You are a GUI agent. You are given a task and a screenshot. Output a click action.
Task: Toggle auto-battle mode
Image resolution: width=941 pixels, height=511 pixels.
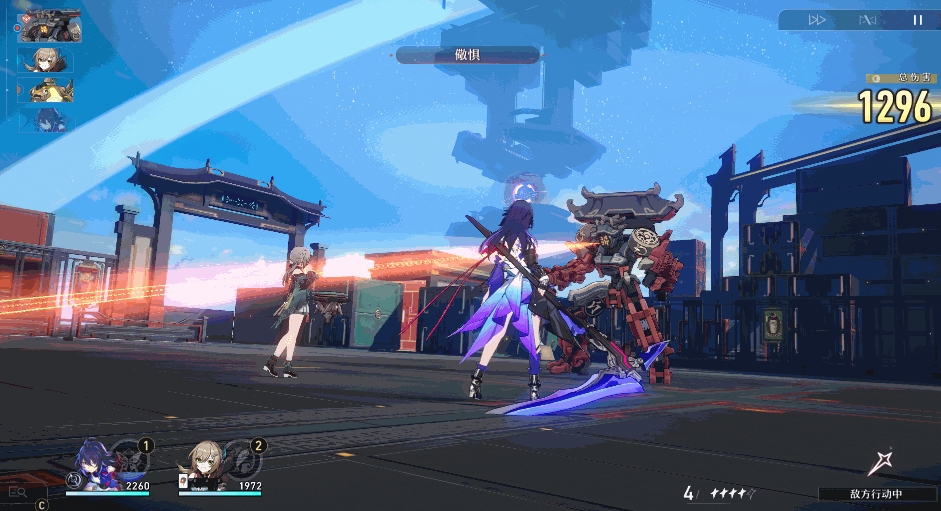868,20
